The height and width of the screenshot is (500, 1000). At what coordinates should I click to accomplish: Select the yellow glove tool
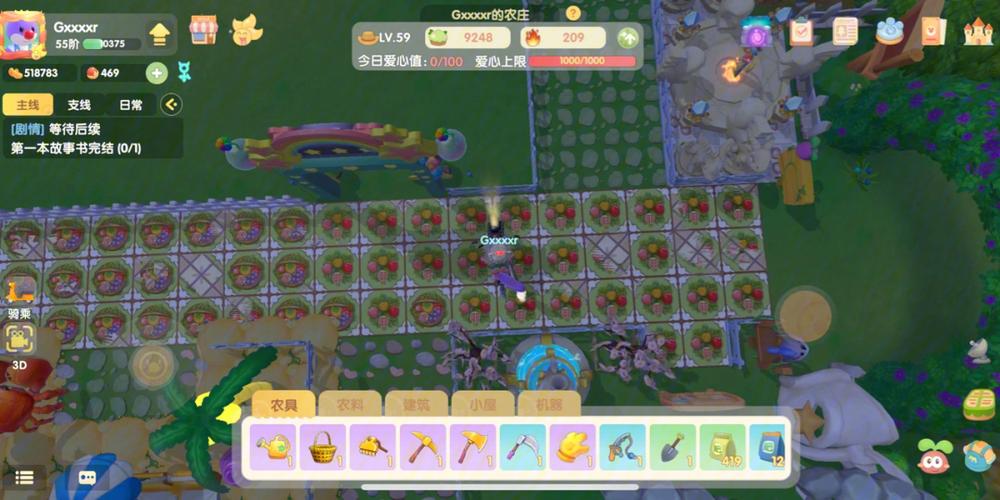point(573,446)
